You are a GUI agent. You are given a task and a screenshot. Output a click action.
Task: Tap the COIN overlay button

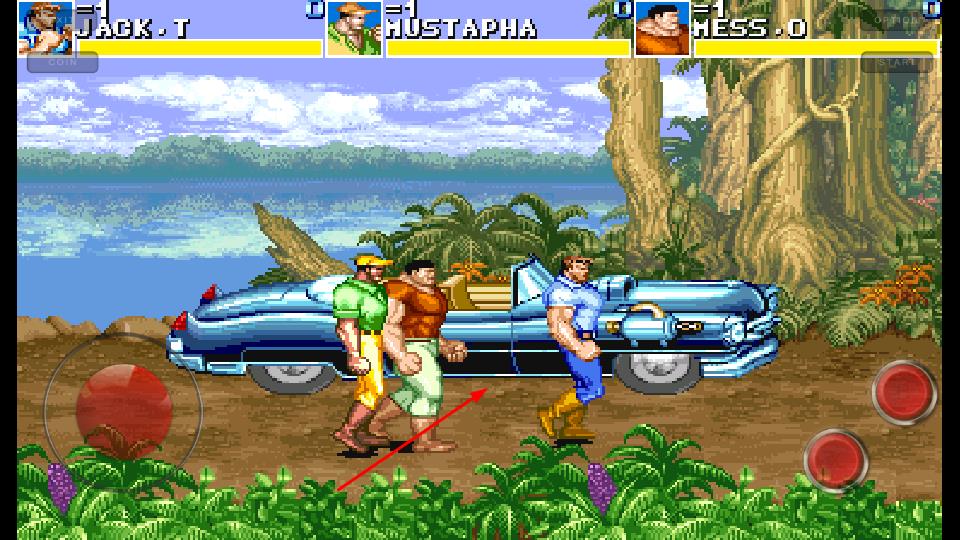pyautogui.click(x=62, y=62)
